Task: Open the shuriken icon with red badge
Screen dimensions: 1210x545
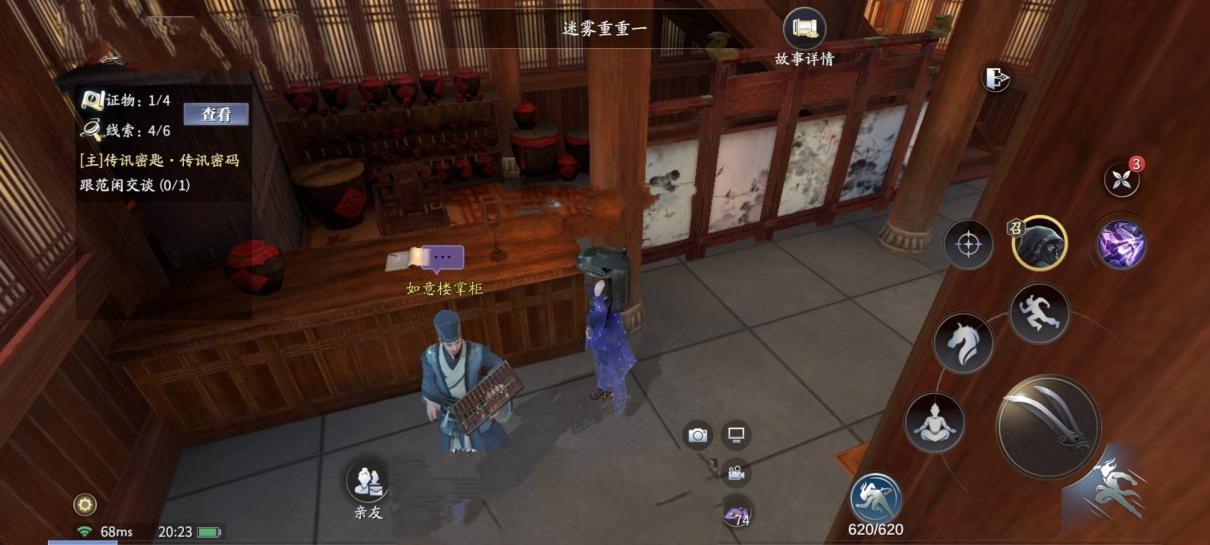Action: [1121, 179]
